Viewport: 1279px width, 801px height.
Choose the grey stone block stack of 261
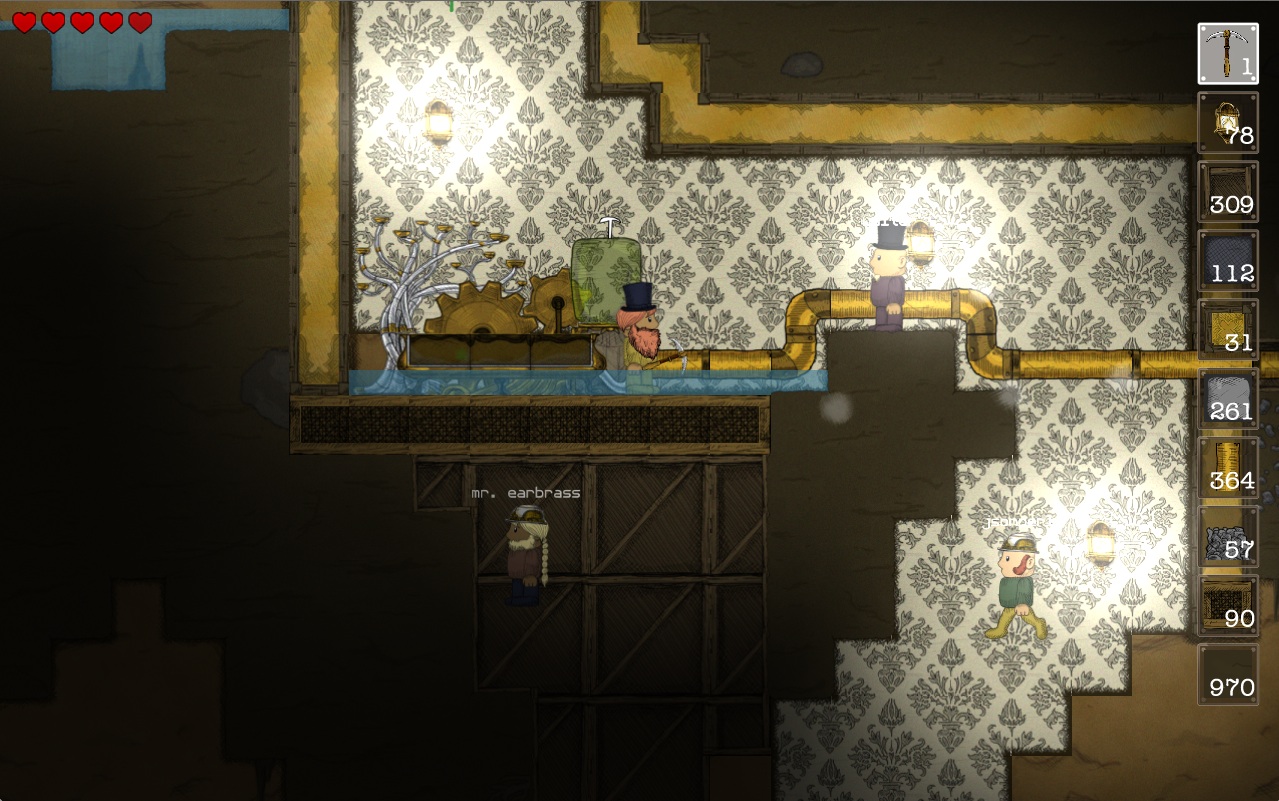[1228, 399]
